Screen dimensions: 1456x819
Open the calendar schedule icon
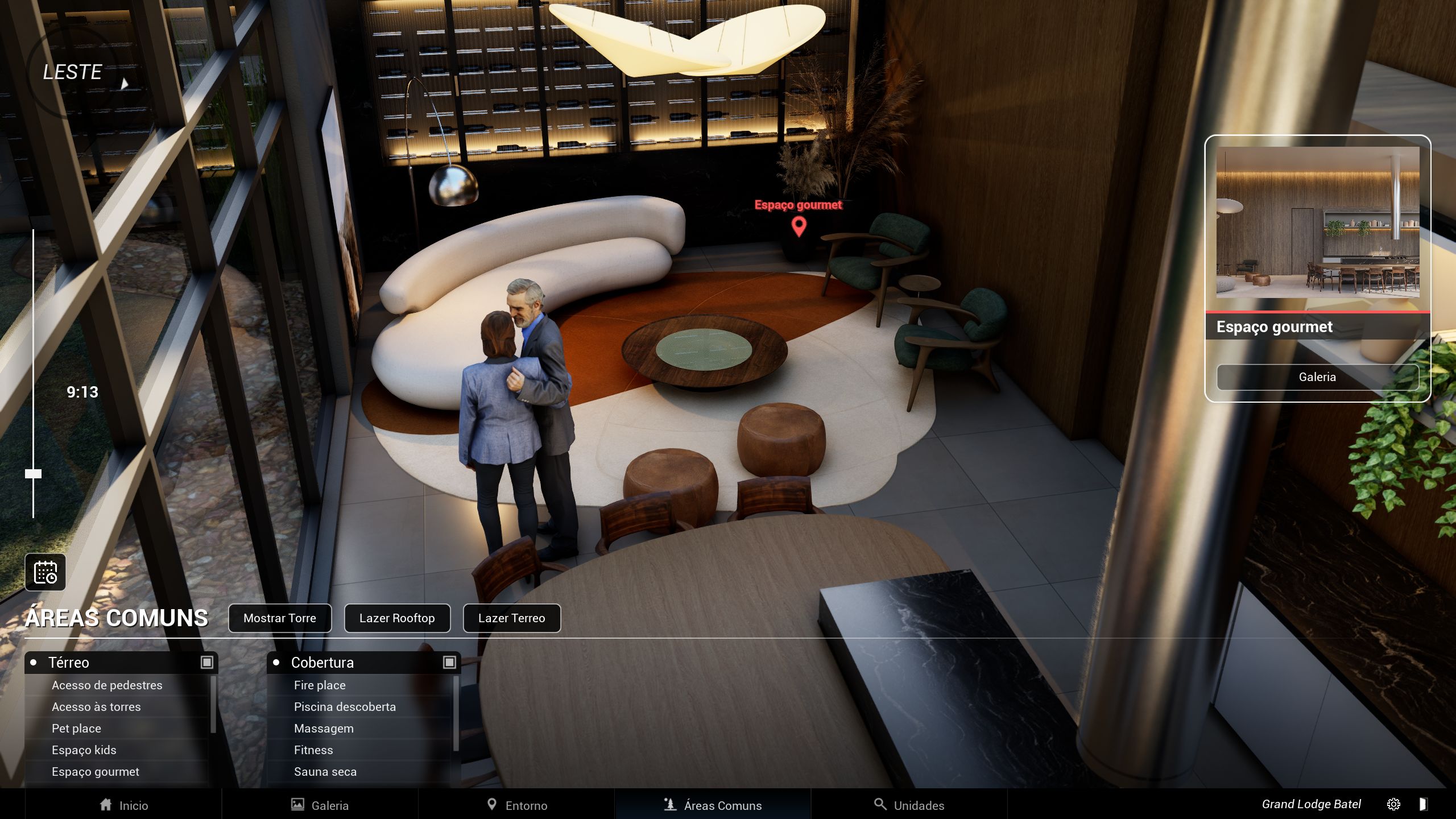(x=45, y=572)
